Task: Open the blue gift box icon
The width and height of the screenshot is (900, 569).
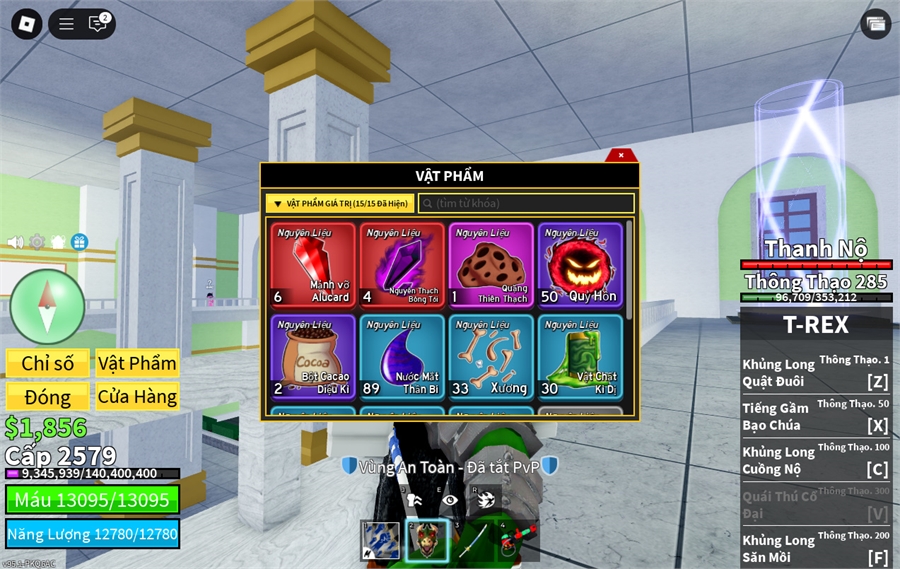Action: pos(79,242)
